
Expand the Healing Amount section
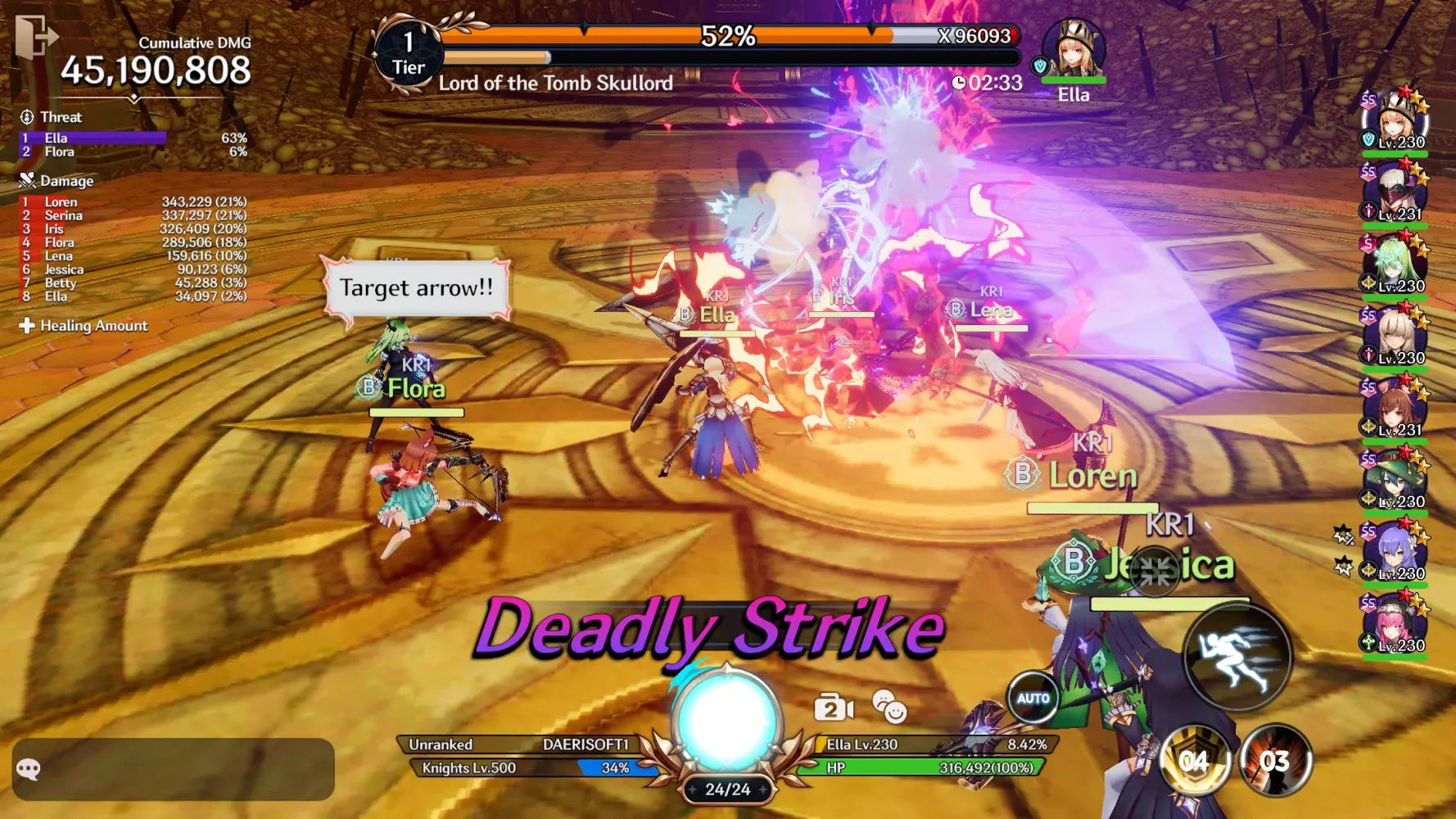(x=84, y=326)
